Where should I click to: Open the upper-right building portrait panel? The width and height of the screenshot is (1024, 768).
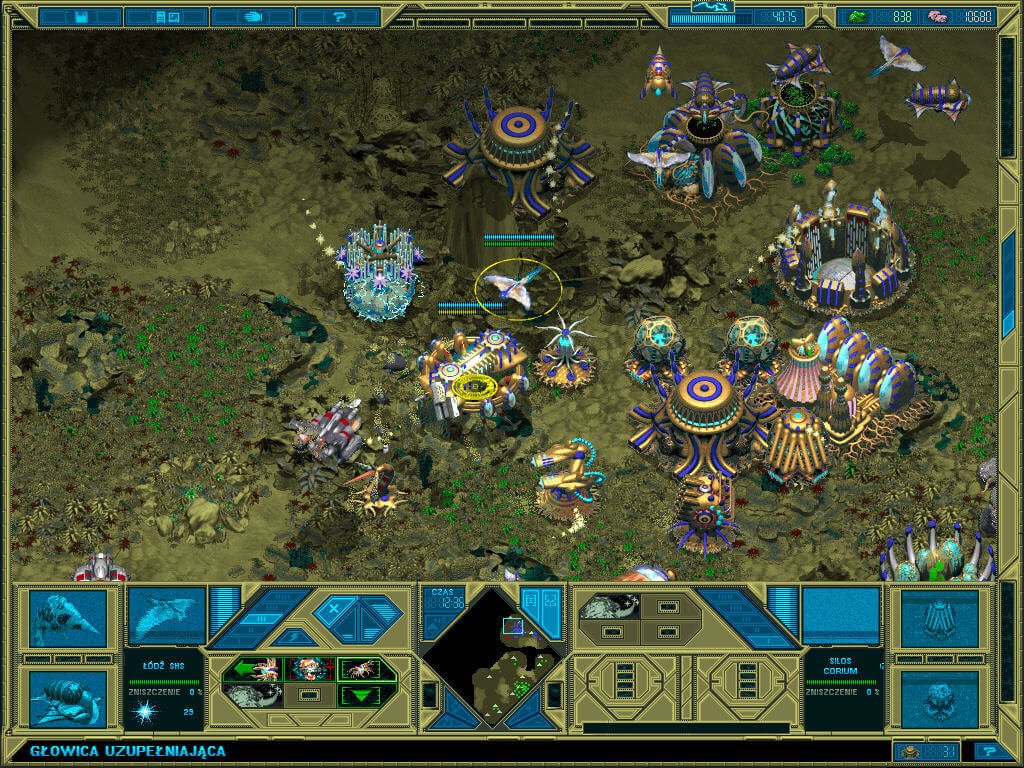click(x=938, y=619)
